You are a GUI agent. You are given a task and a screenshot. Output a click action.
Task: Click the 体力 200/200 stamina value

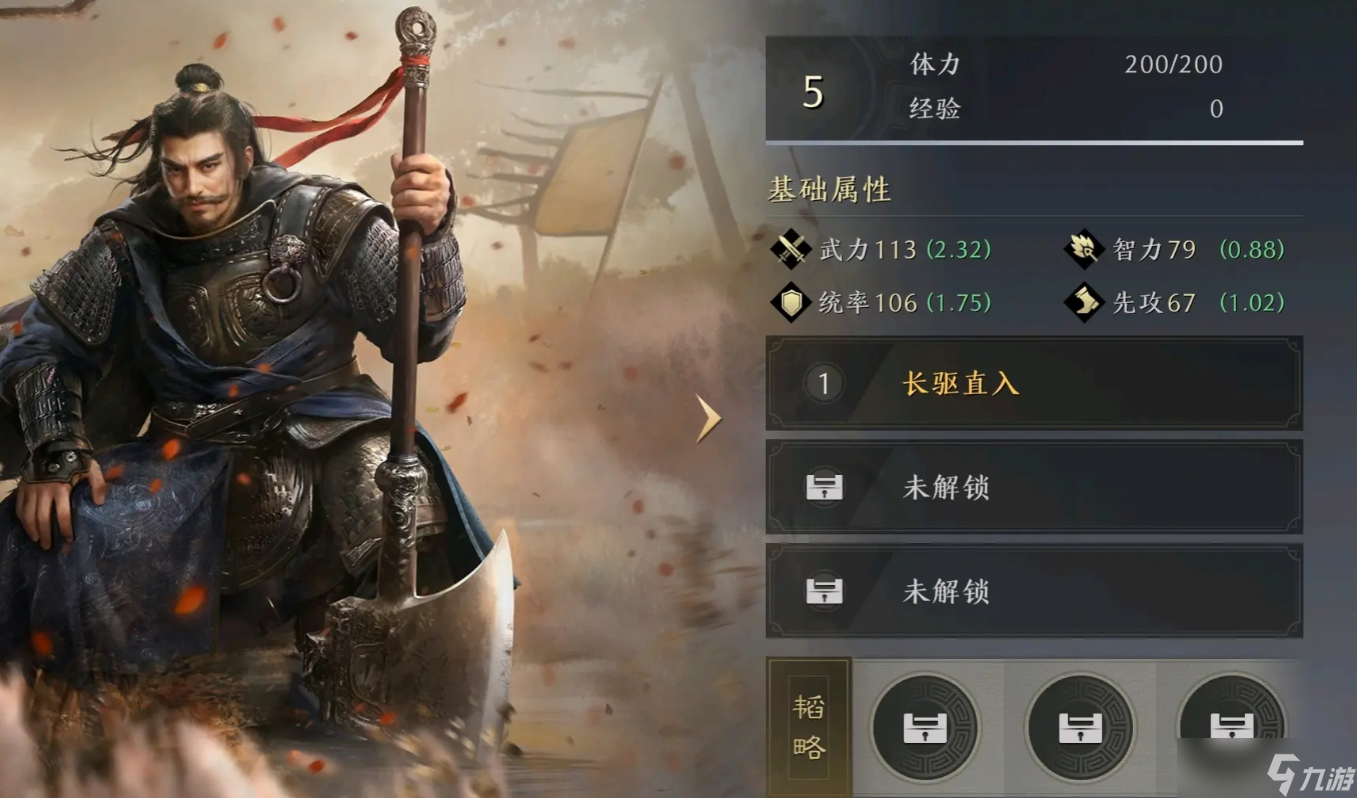(x=1175, y=64)
